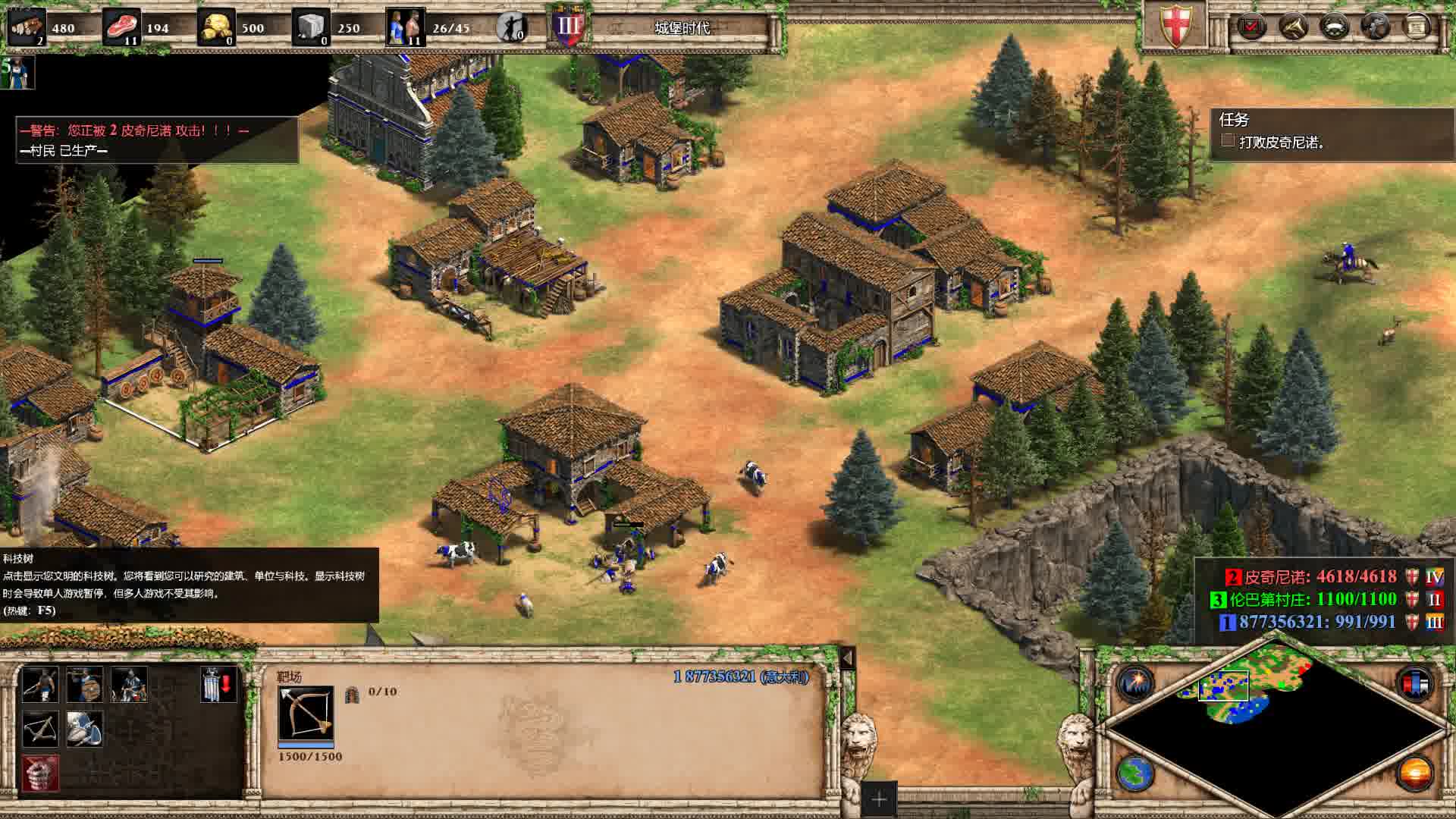Click the round helmet button in top bar

[x=1334, y=27]
